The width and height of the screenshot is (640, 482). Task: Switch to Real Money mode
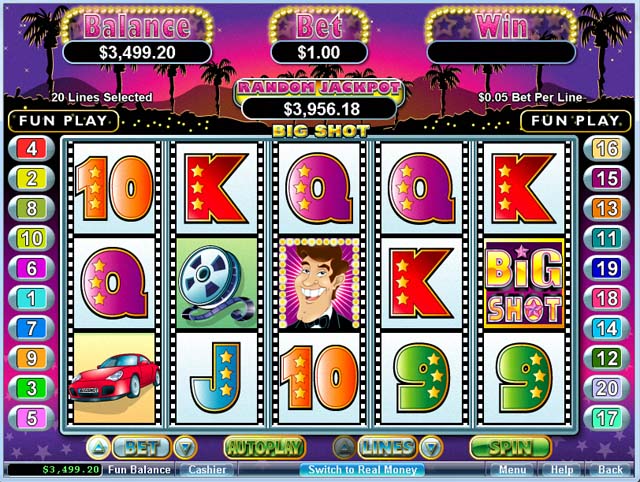[x=362, y=469]
